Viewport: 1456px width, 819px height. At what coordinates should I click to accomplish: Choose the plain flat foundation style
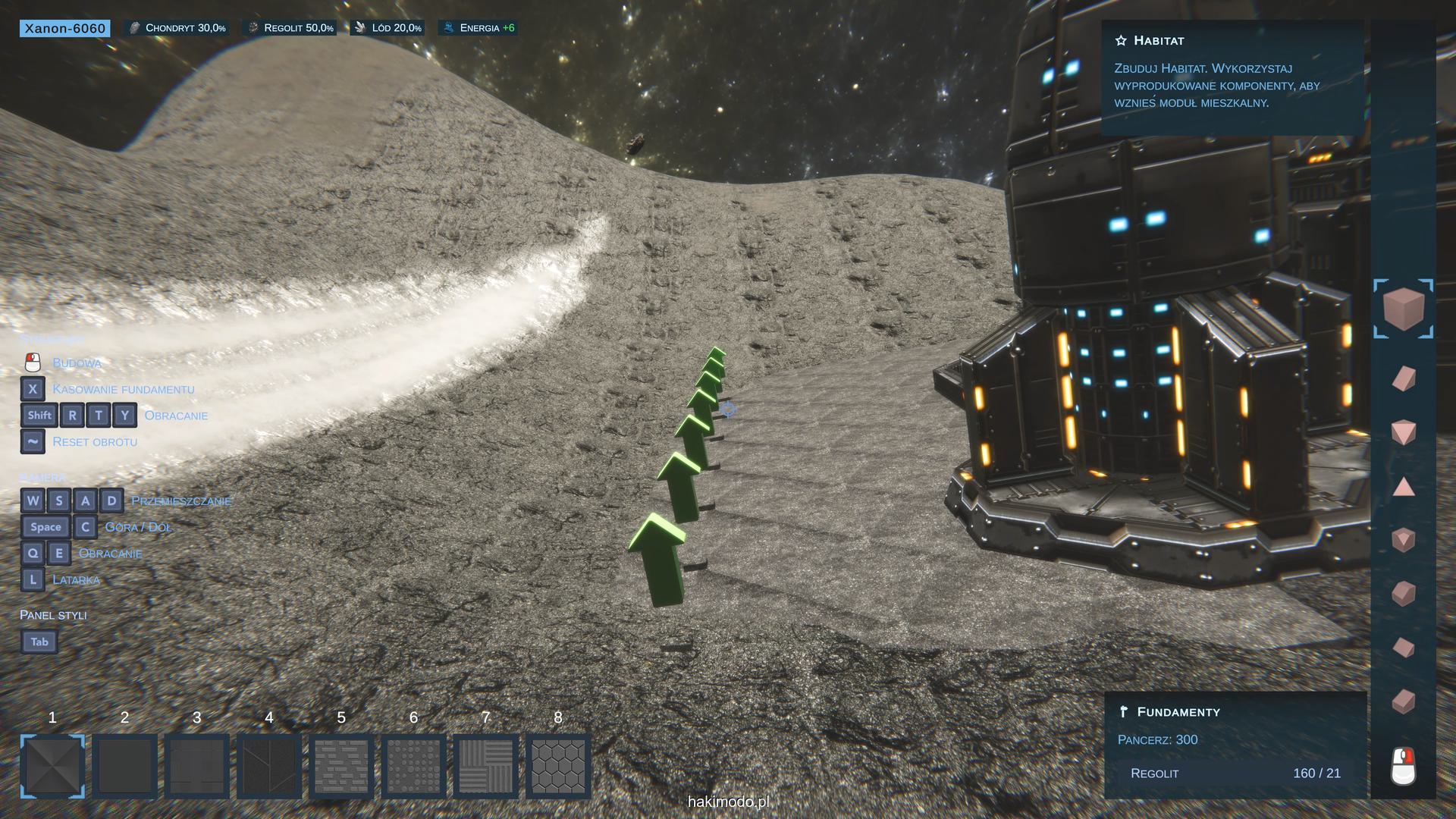coord(124,766)
